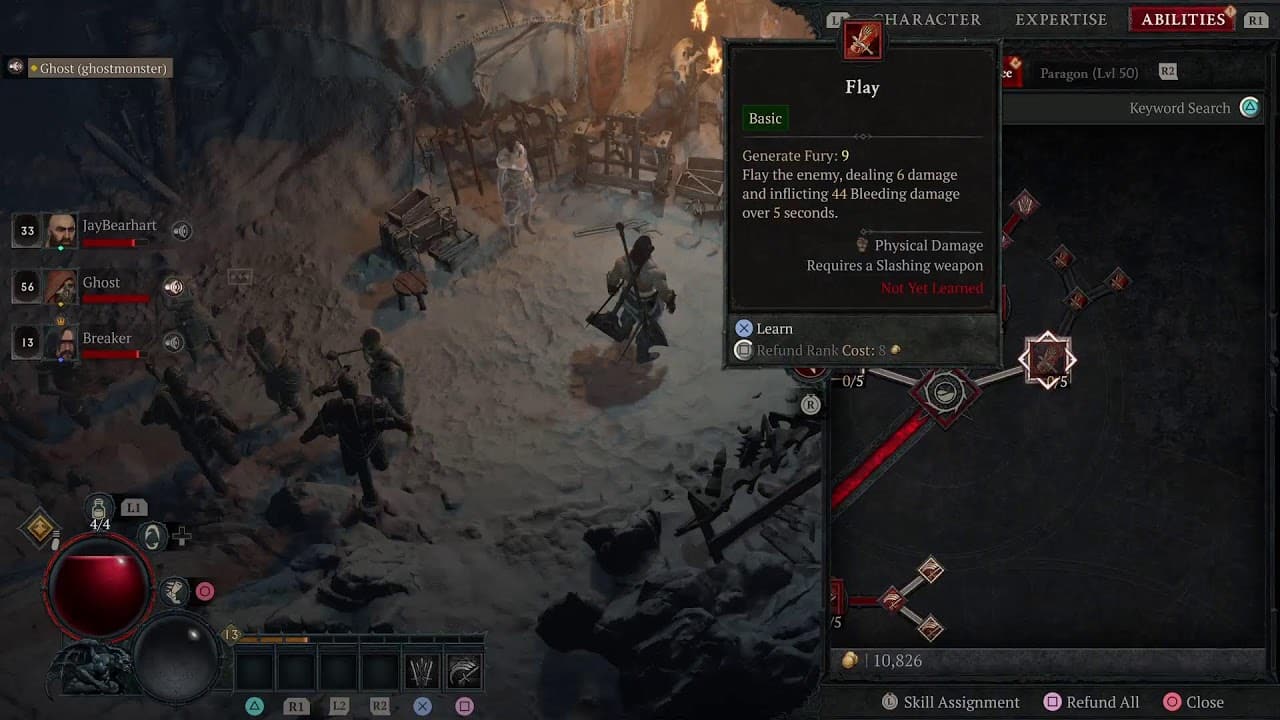Select the central Basic skills hub node

[944, 393]
